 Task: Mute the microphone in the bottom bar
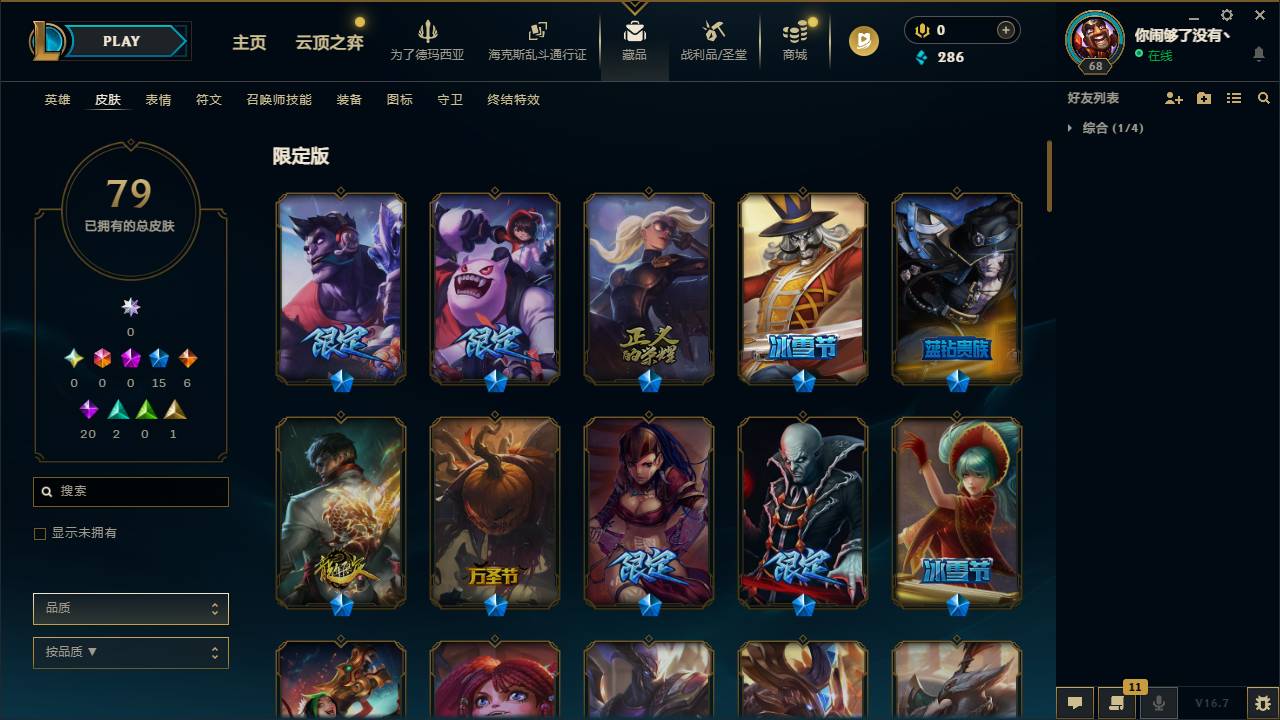click(1158, 703)
